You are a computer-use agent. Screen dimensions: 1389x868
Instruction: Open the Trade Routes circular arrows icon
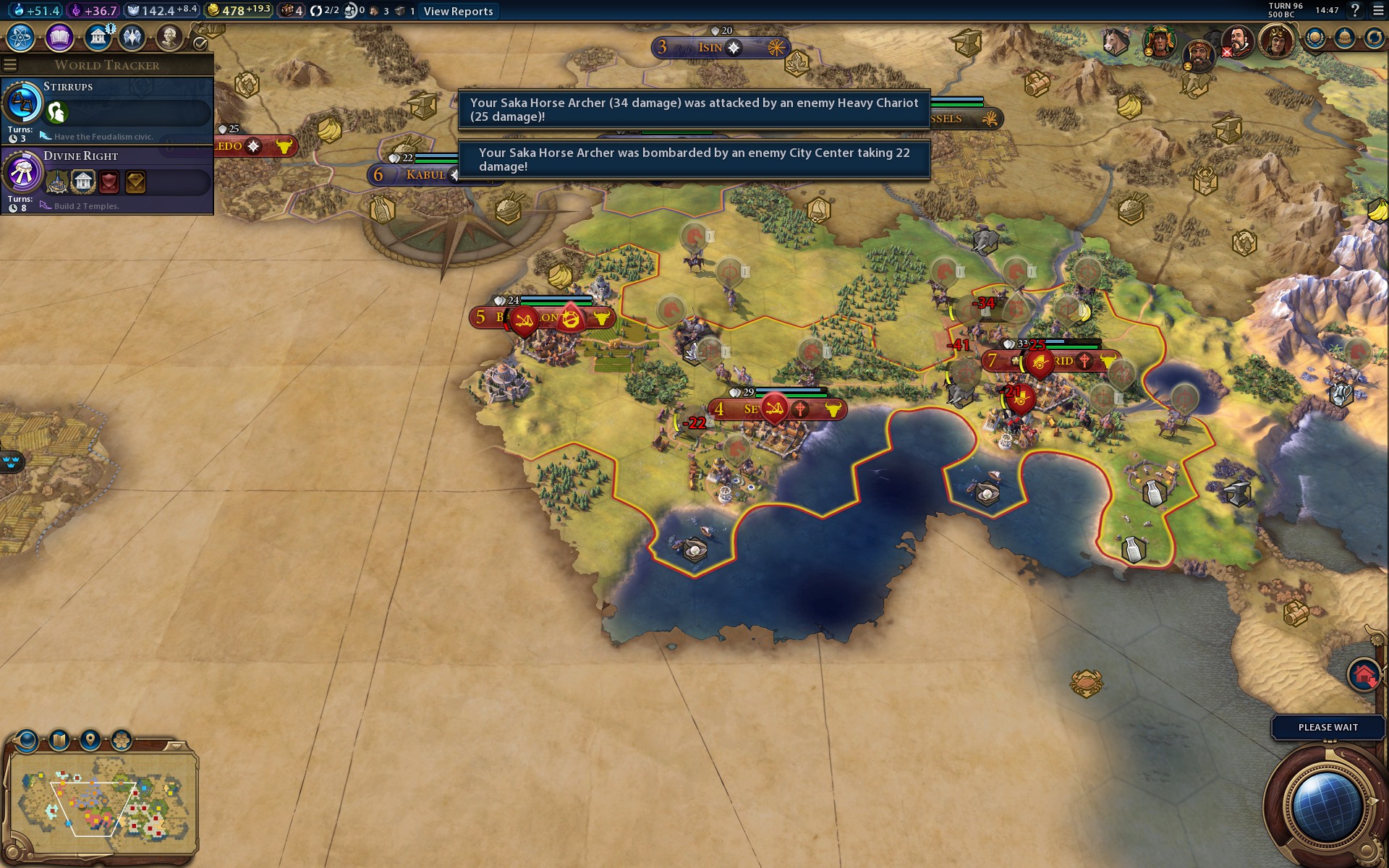(x=1374, y=38)
